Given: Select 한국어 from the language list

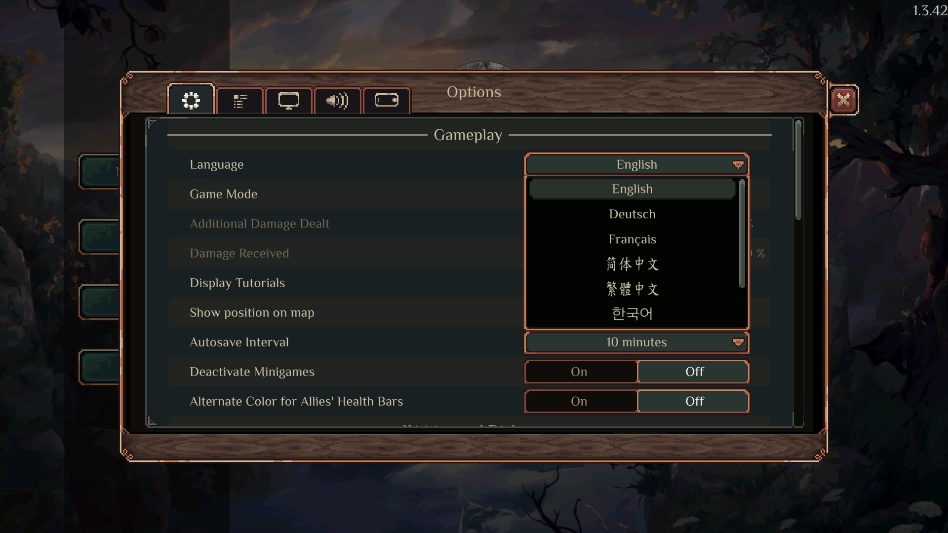Looking at the screenshot, I should pos(632,314).
